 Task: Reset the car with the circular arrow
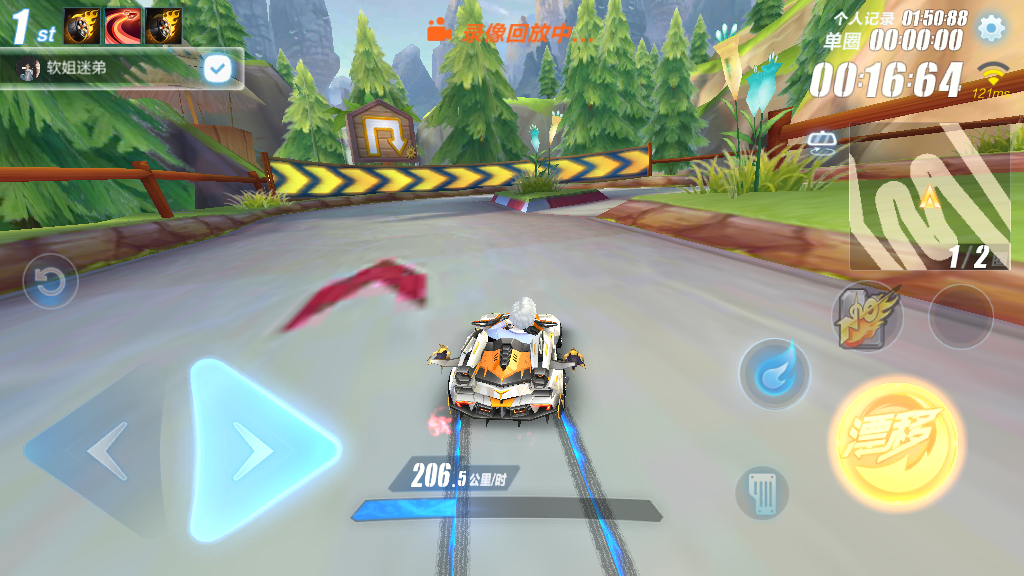(50, 282)
